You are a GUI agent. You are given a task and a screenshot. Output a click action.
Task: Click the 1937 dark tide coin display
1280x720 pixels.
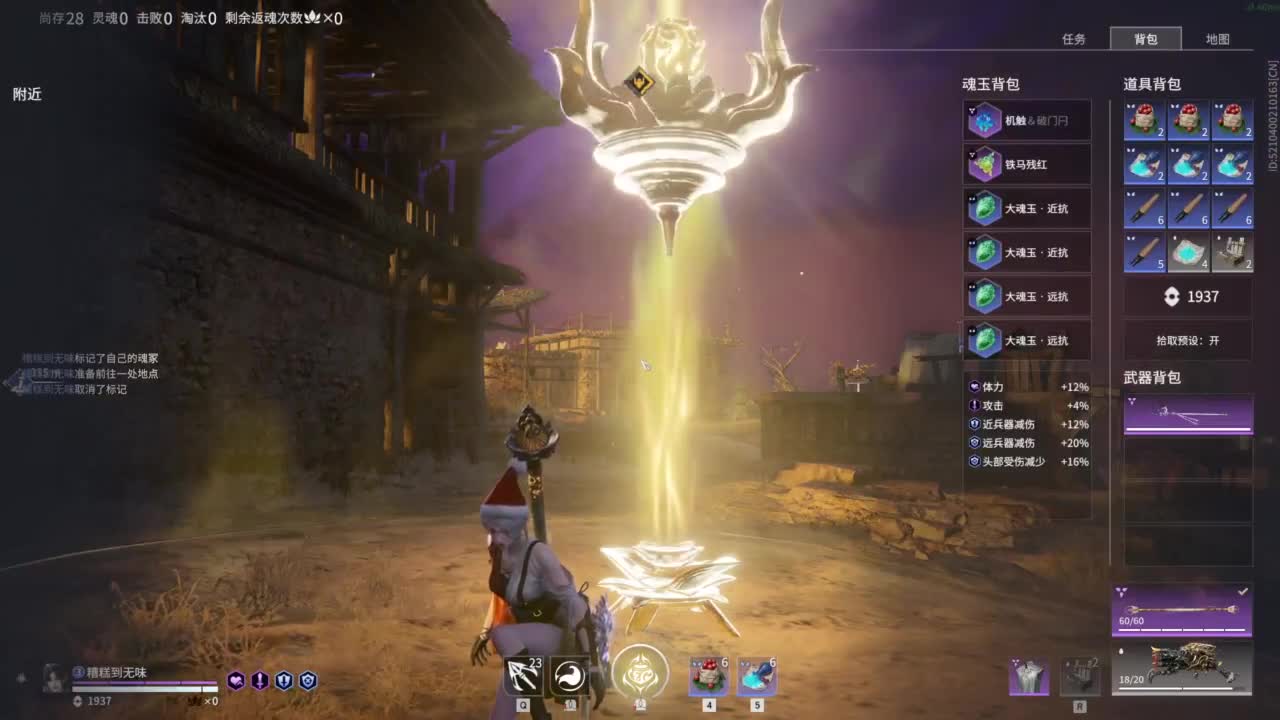[1188, 296]
